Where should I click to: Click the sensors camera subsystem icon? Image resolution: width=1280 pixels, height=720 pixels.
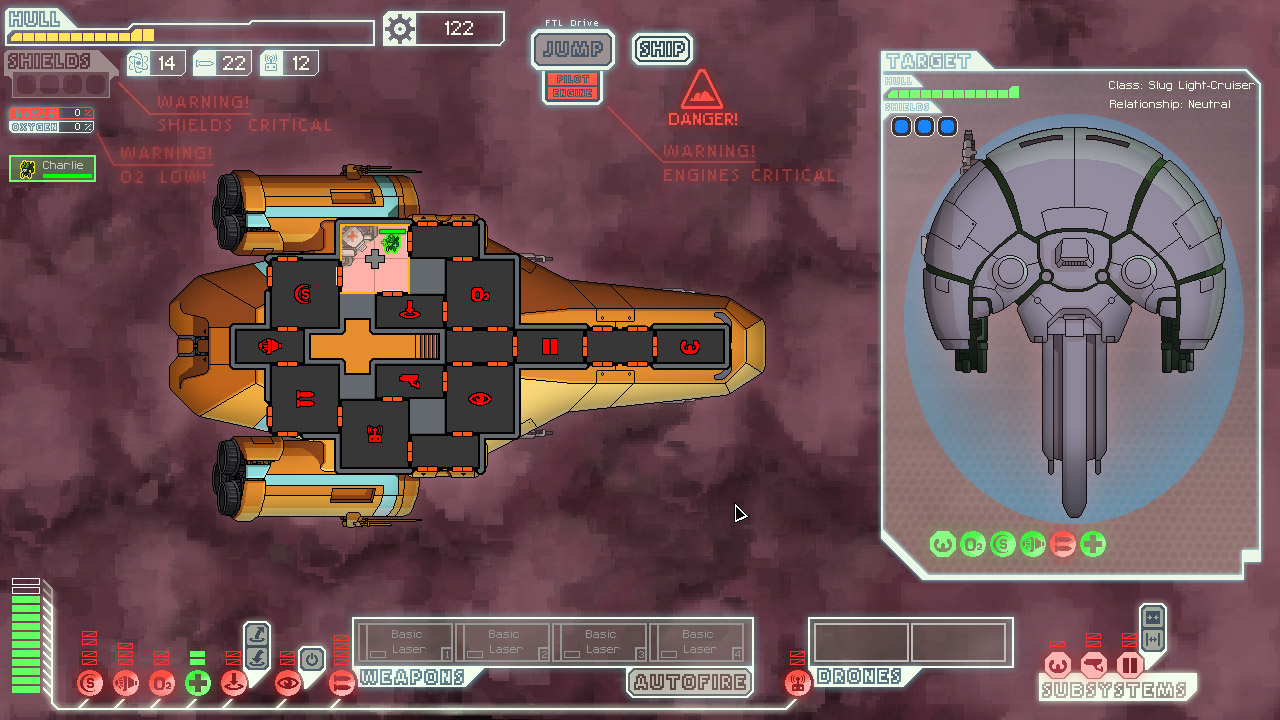pos(1094,665)
